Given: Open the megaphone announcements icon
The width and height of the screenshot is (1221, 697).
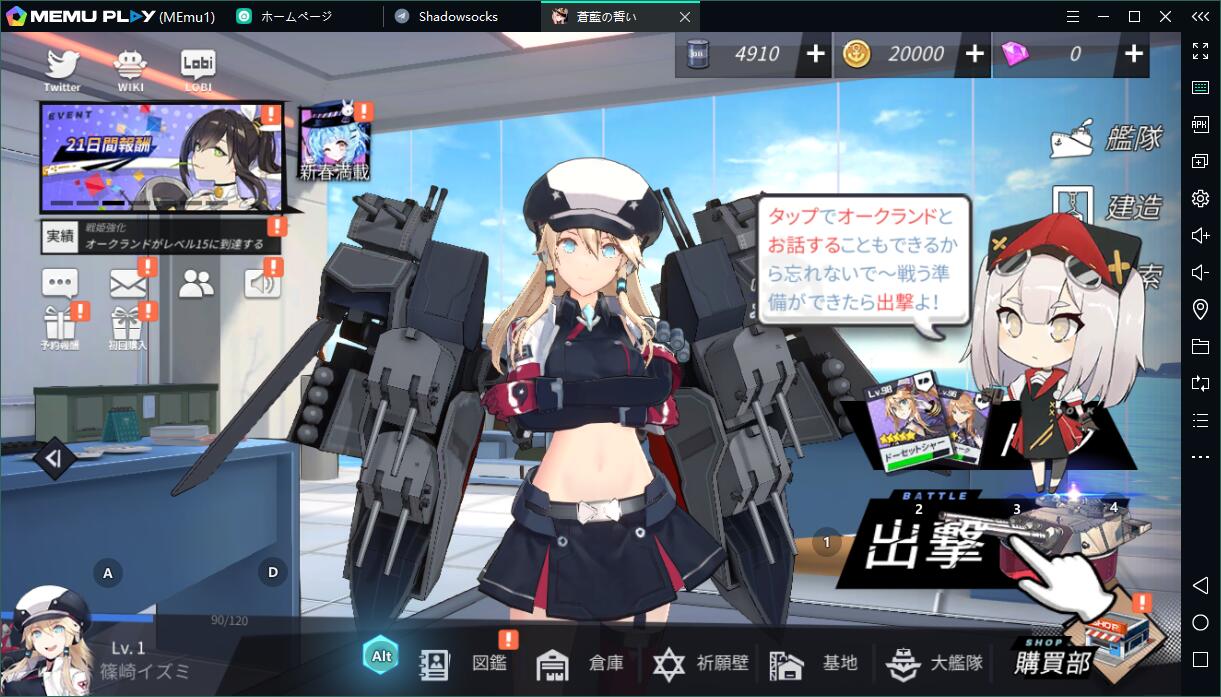Looking at the screenshot, I should (x=262, y=284).
